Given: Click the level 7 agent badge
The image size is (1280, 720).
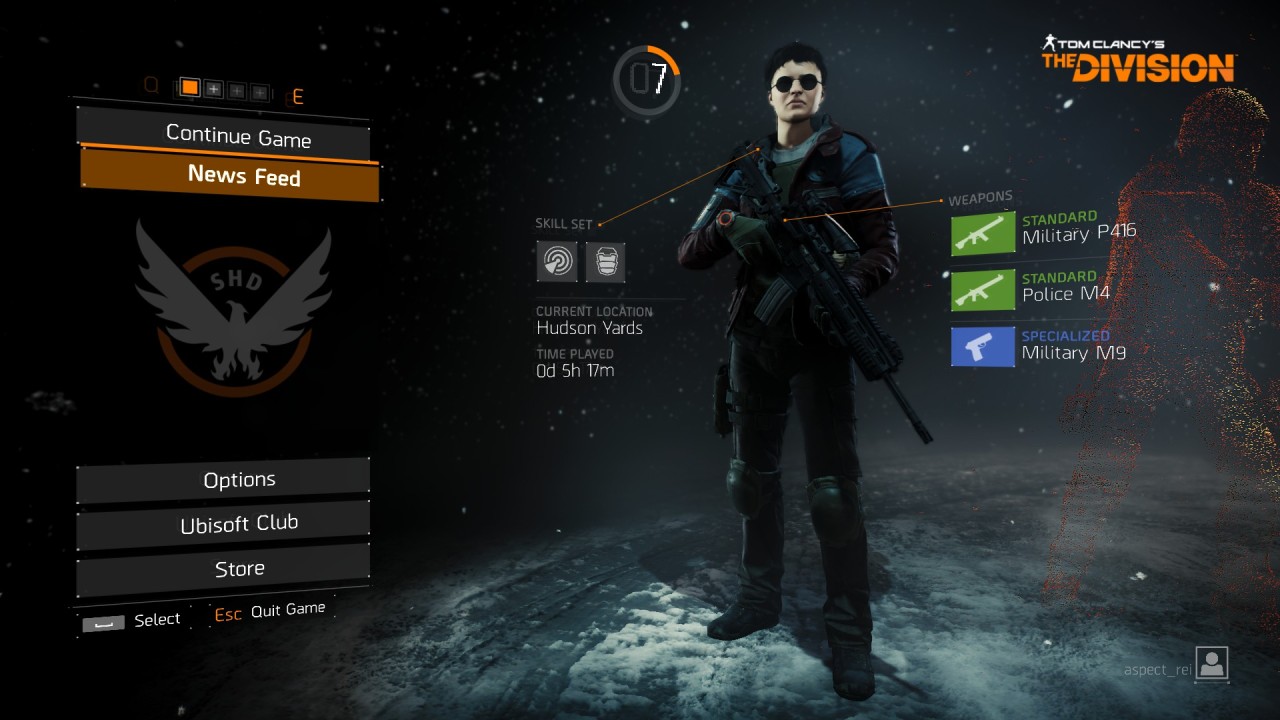Looking at the screenshot, I should click(x=647, y=80).
